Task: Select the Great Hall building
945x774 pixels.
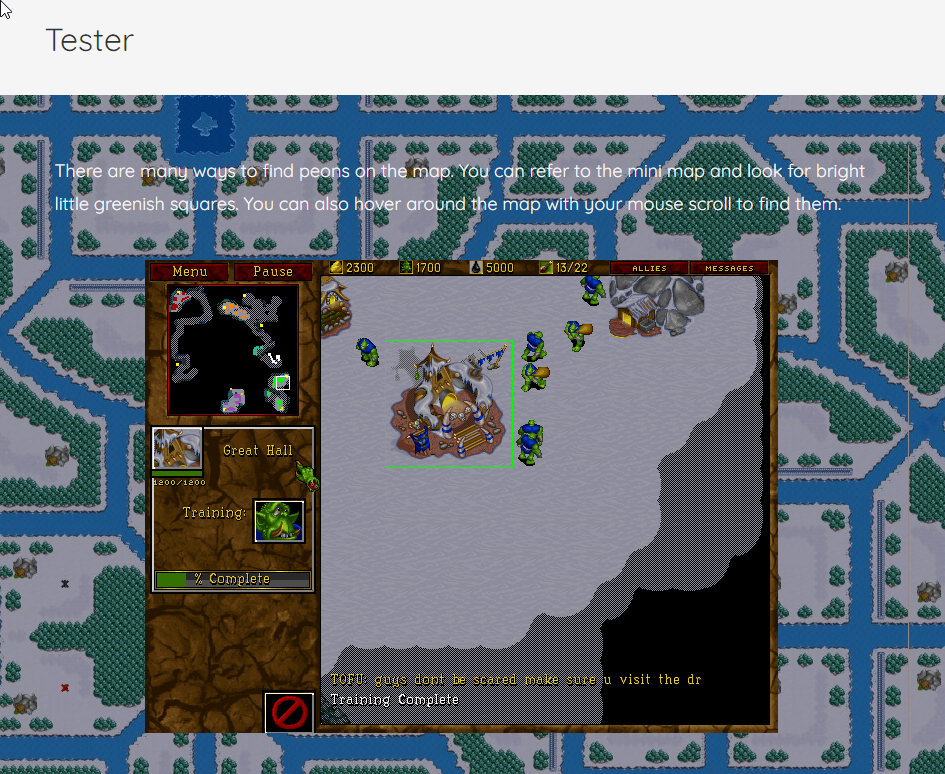Action: pos(447,405)
